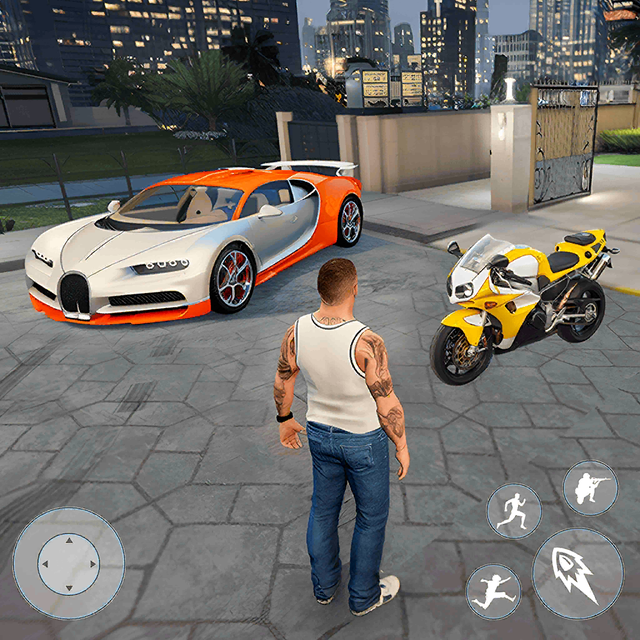The width and height of the screenshot is (640, 640).
Task: Activate the kneeling rifleman shoot button
Action: [x=590, y=488]
